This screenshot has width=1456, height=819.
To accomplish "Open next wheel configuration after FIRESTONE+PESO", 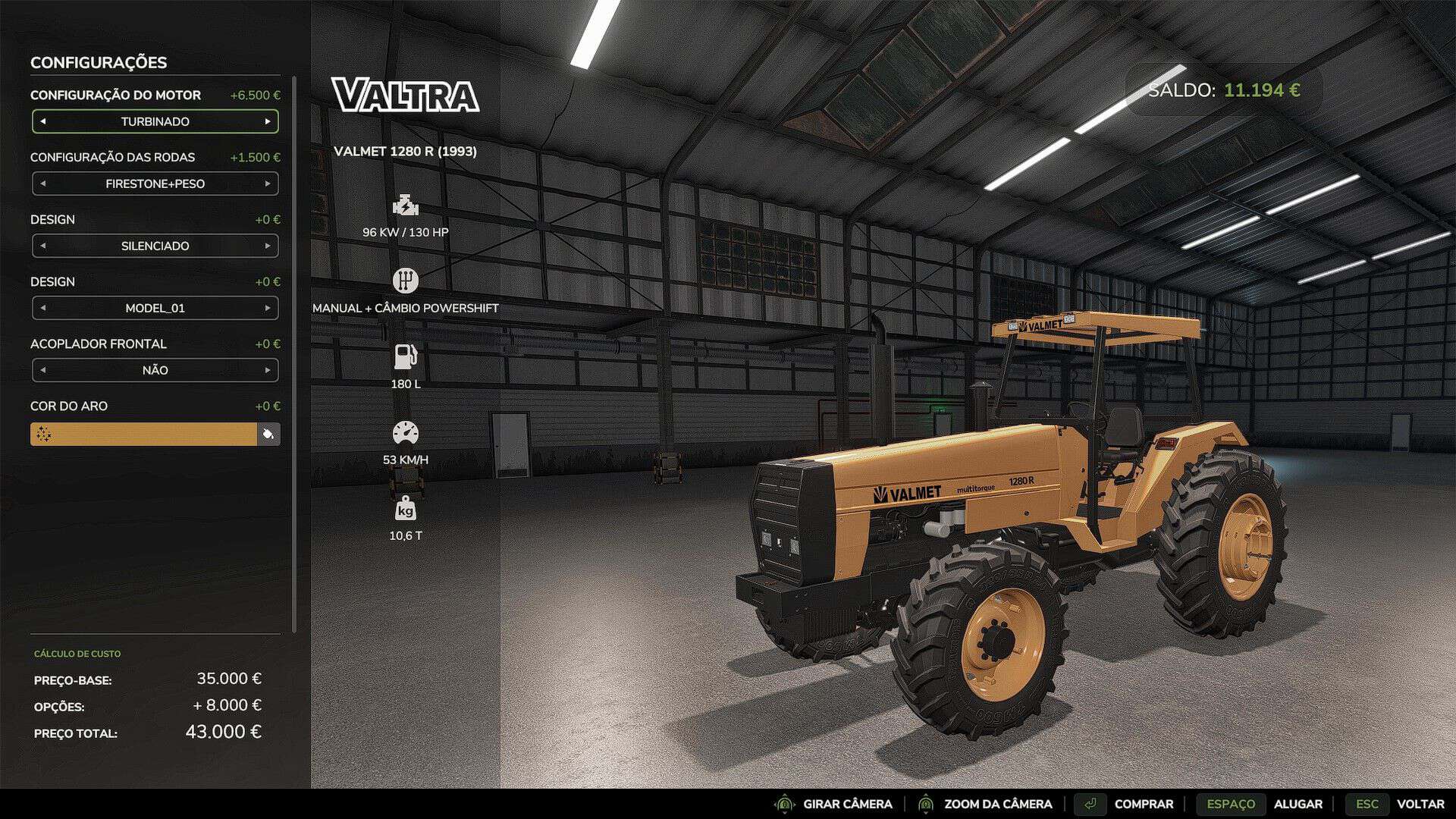I will 268,184.
